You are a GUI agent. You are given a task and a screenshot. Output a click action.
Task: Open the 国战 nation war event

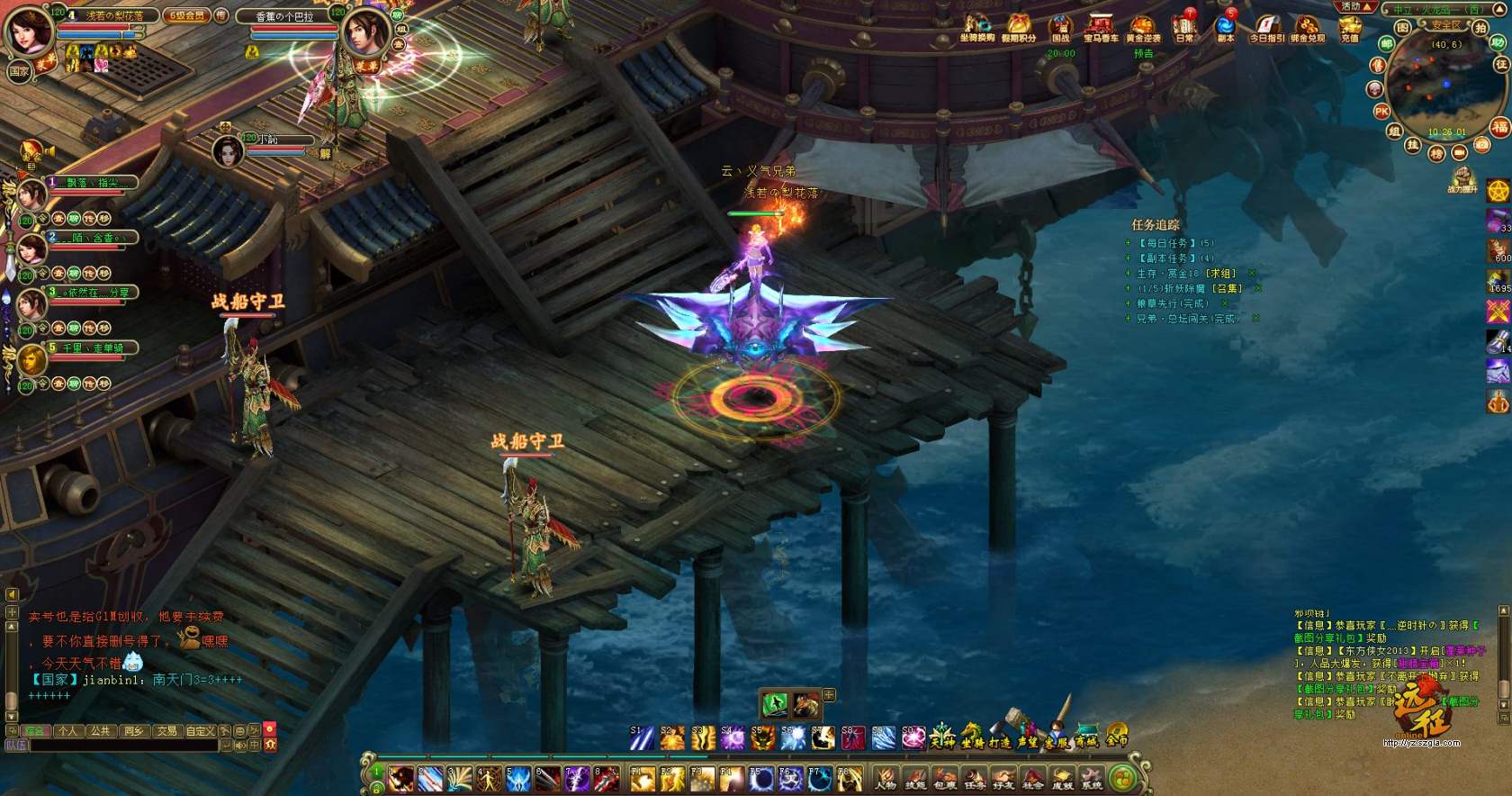[x=1061, y=27]
